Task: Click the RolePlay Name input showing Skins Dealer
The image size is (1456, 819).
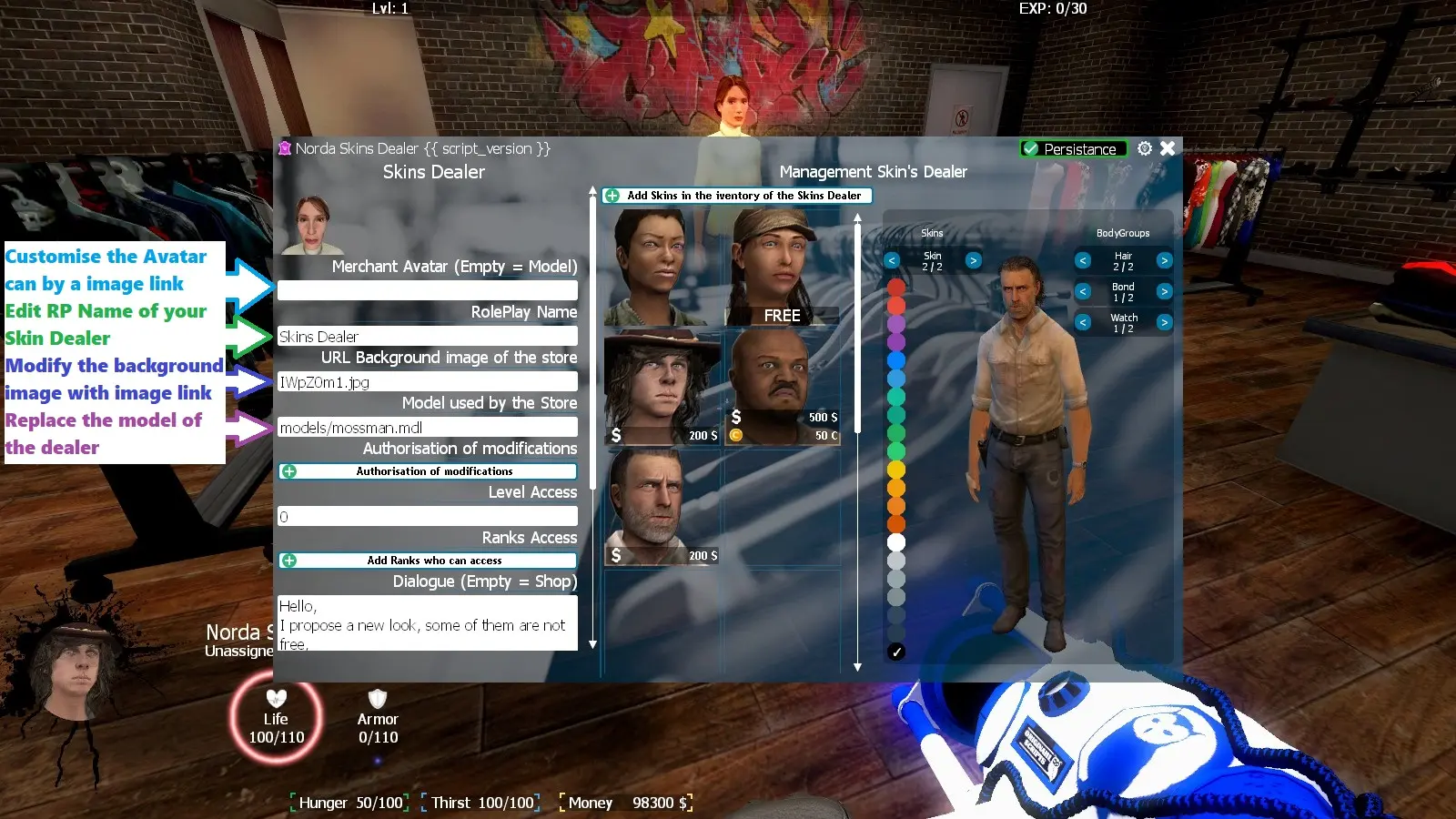Action: pos(428,335)
